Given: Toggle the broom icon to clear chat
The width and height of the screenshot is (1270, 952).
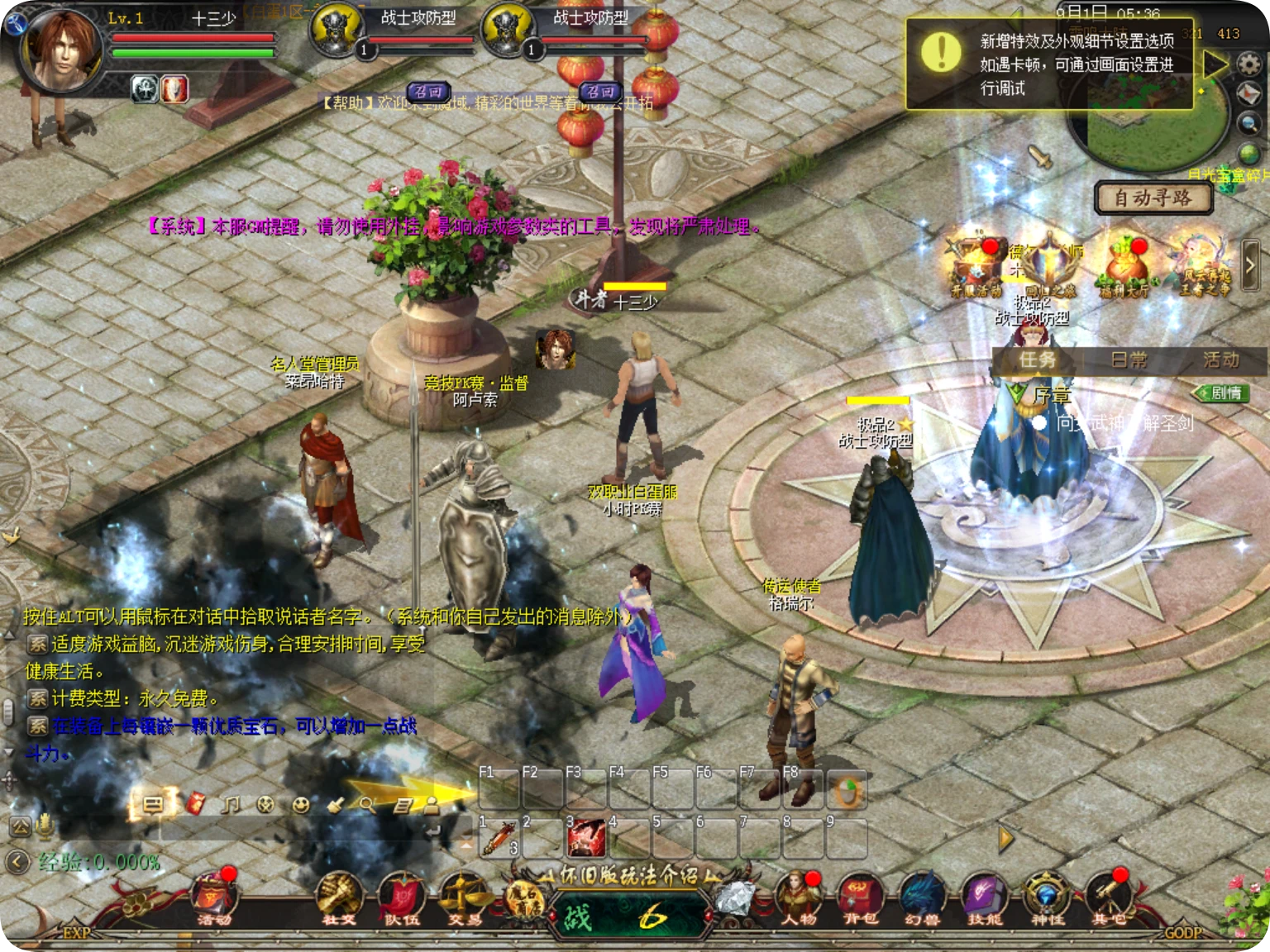Looking at the screenshot, I should pyautogui.click(x=336, y=807).
